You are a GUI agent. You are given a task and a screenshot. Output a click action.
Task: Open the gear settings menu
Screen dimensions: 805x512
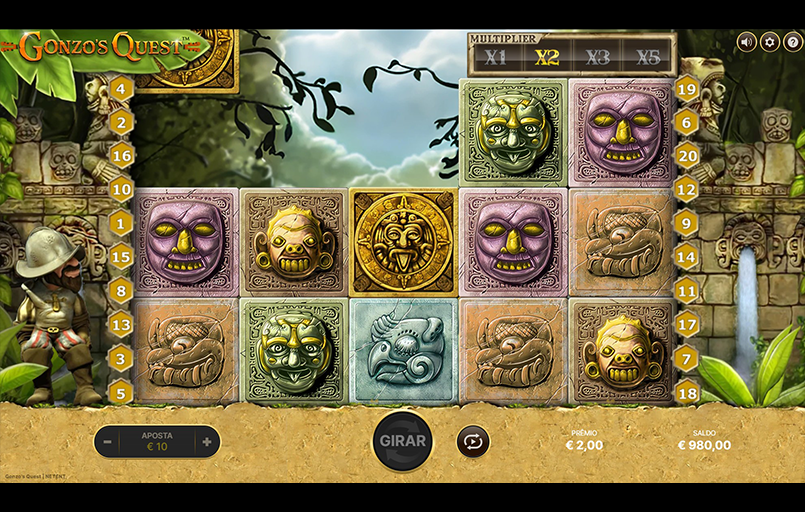pyautogui.click(x=769, y=42)
